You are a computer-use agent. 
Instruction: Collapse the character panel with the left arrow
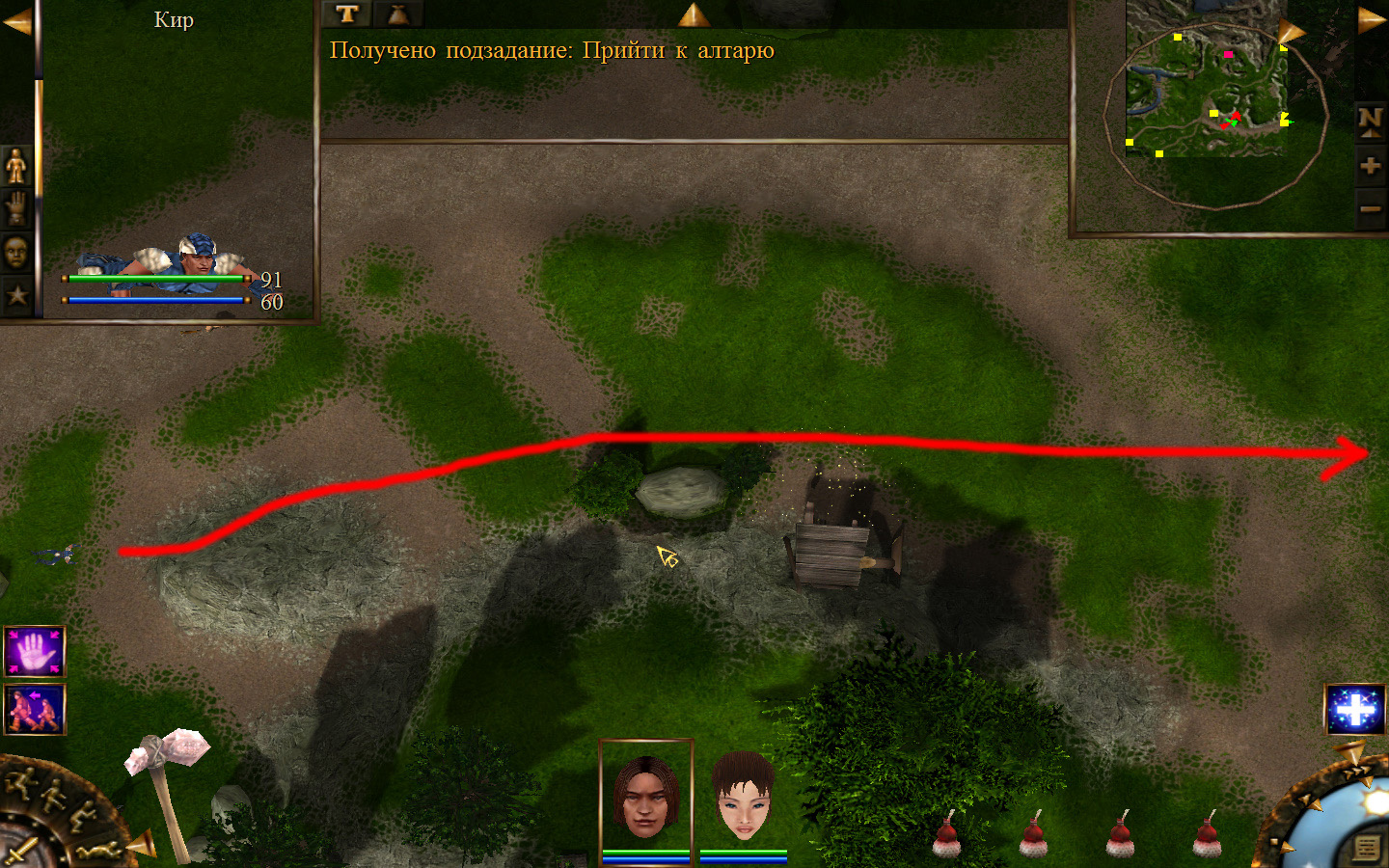pos(16,21)
